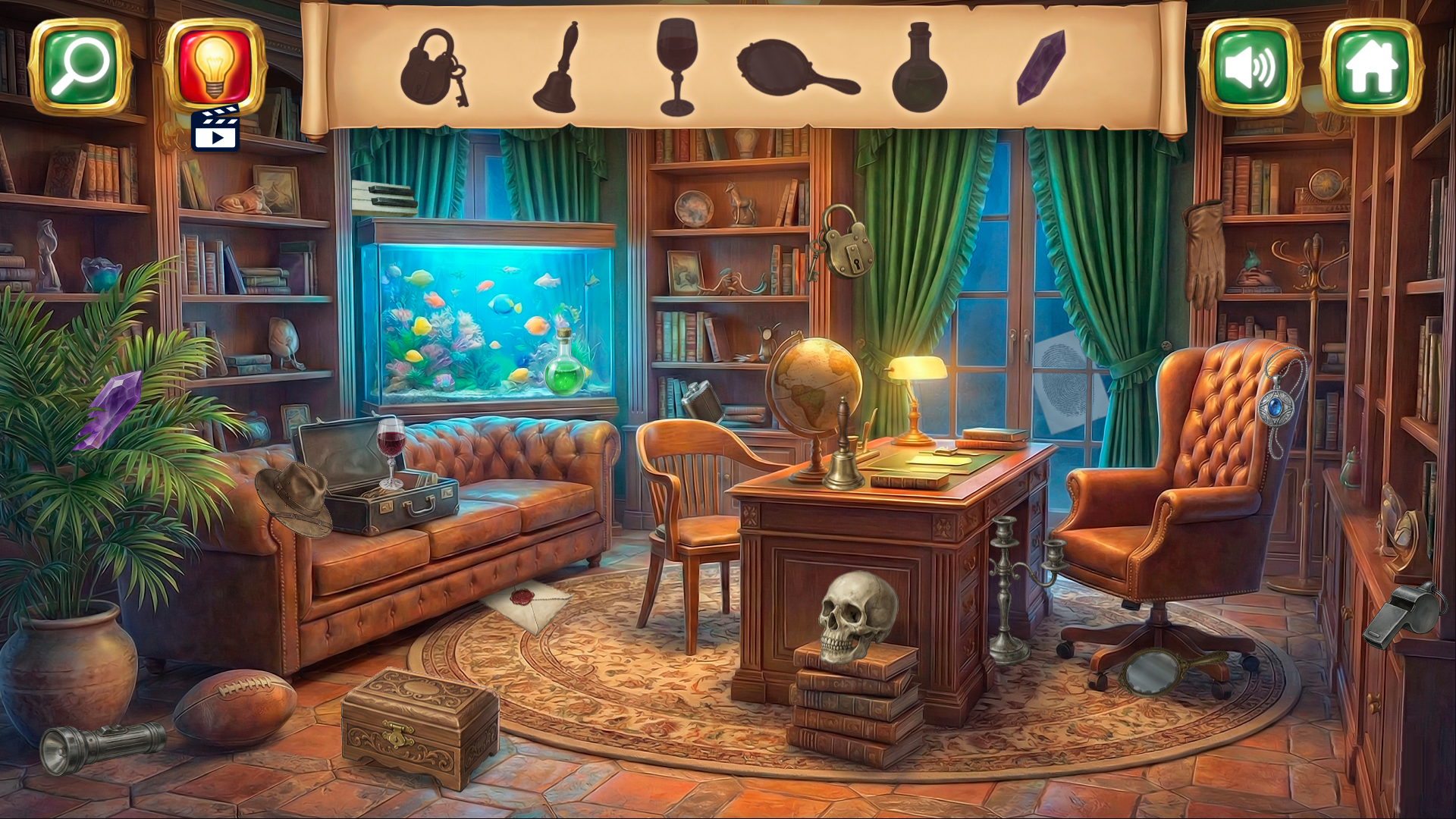Use the lightbulb hint button
The image size is (1456, 819).
point(216,65)
